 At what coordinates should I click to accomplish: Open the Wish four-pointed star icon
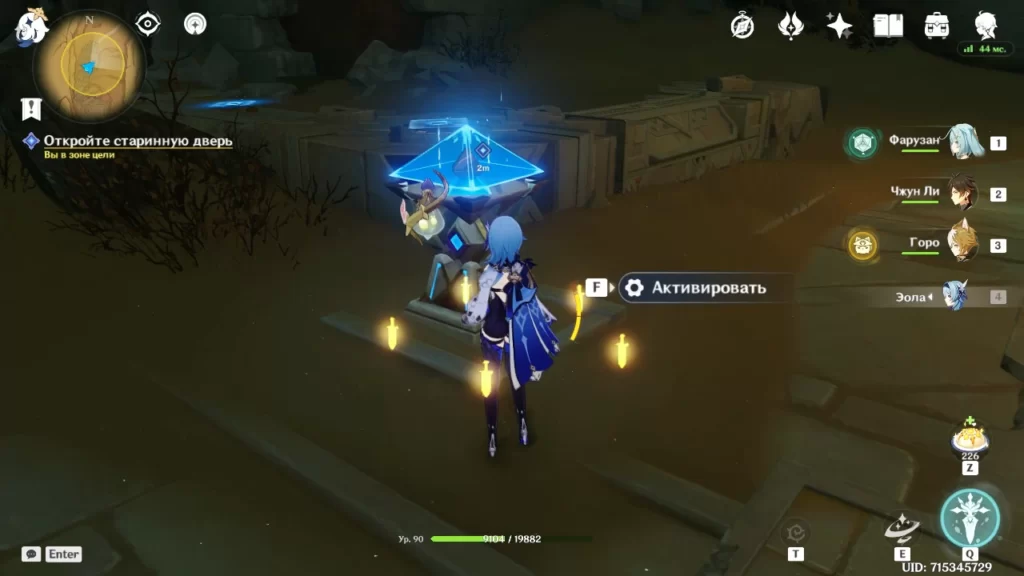tap(839, 26)
